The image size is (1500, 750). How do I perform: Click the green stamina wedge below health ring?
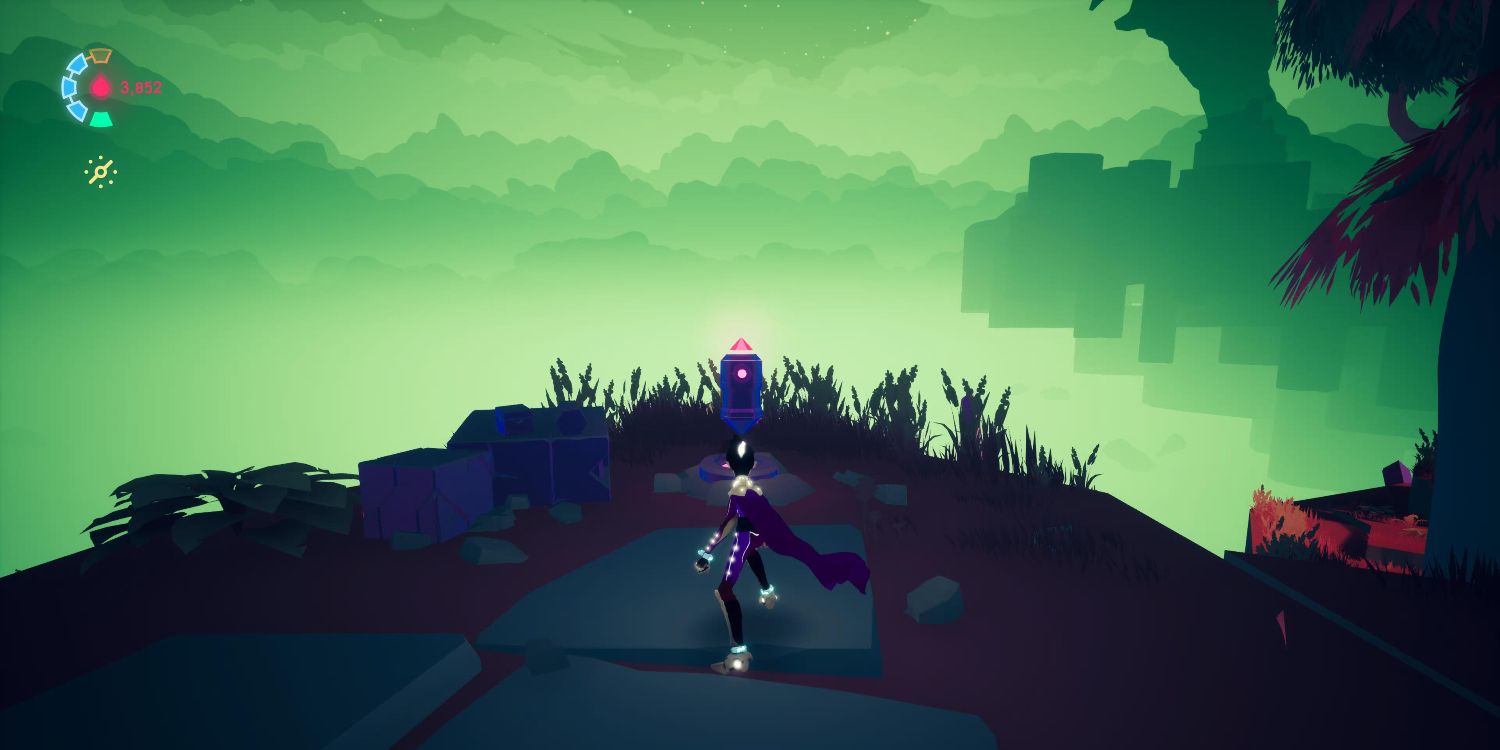[x=101, y=118]
